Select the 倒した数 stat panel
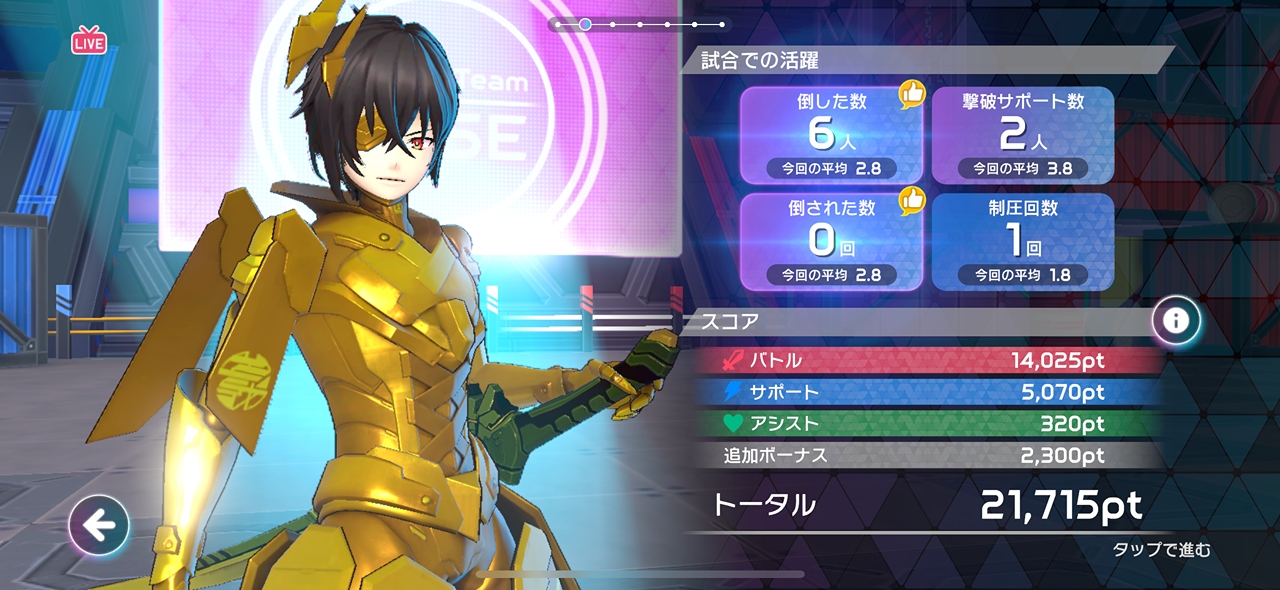1280x590 pixels. 832,135
